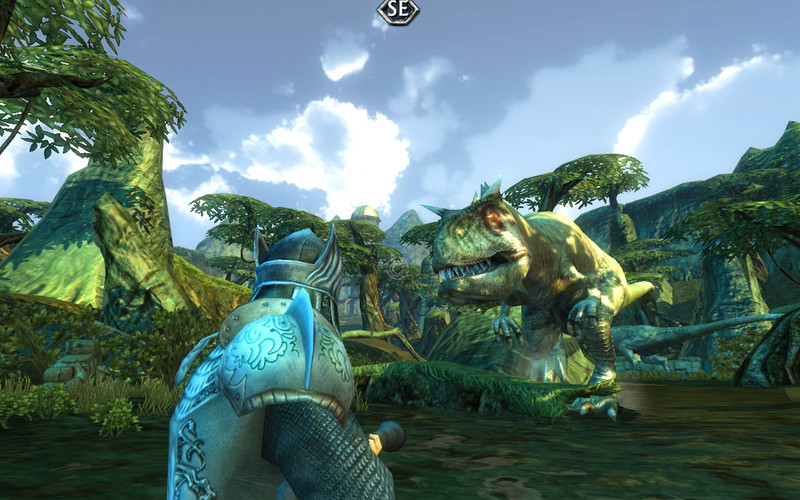Click the SE compass heading badge
This screenshot has height=500, width=800.
pos(398,11)
